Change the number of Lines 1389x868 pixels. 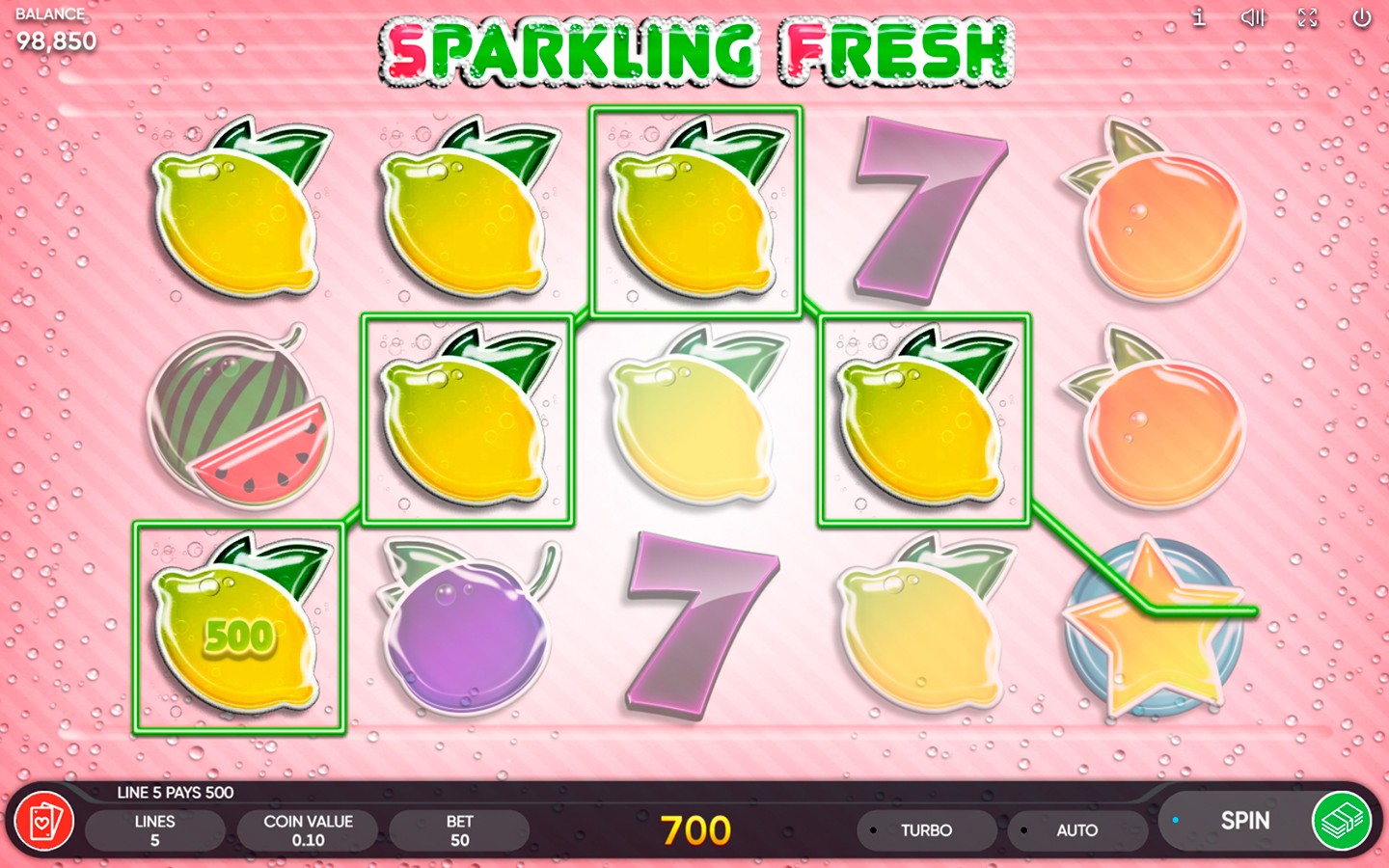click(x=154, y=830)
